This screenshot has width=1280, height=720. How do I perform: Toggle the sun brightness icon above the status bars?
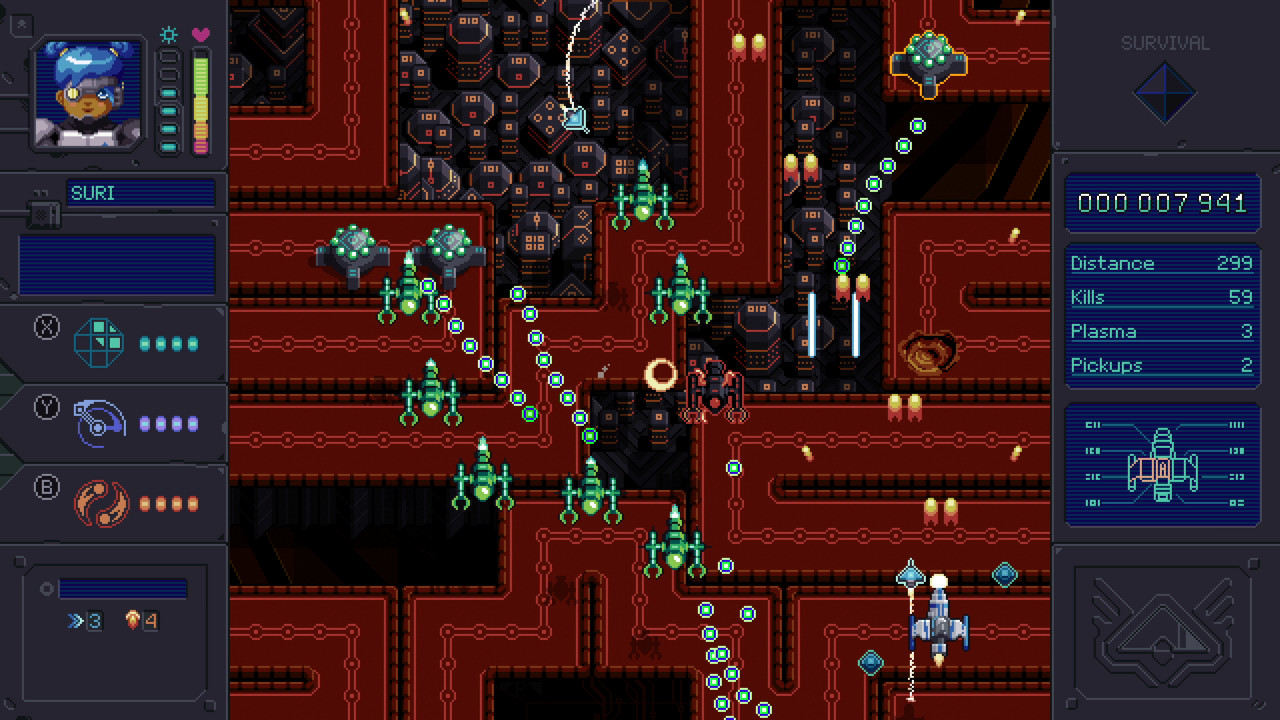tap(168, 34)
